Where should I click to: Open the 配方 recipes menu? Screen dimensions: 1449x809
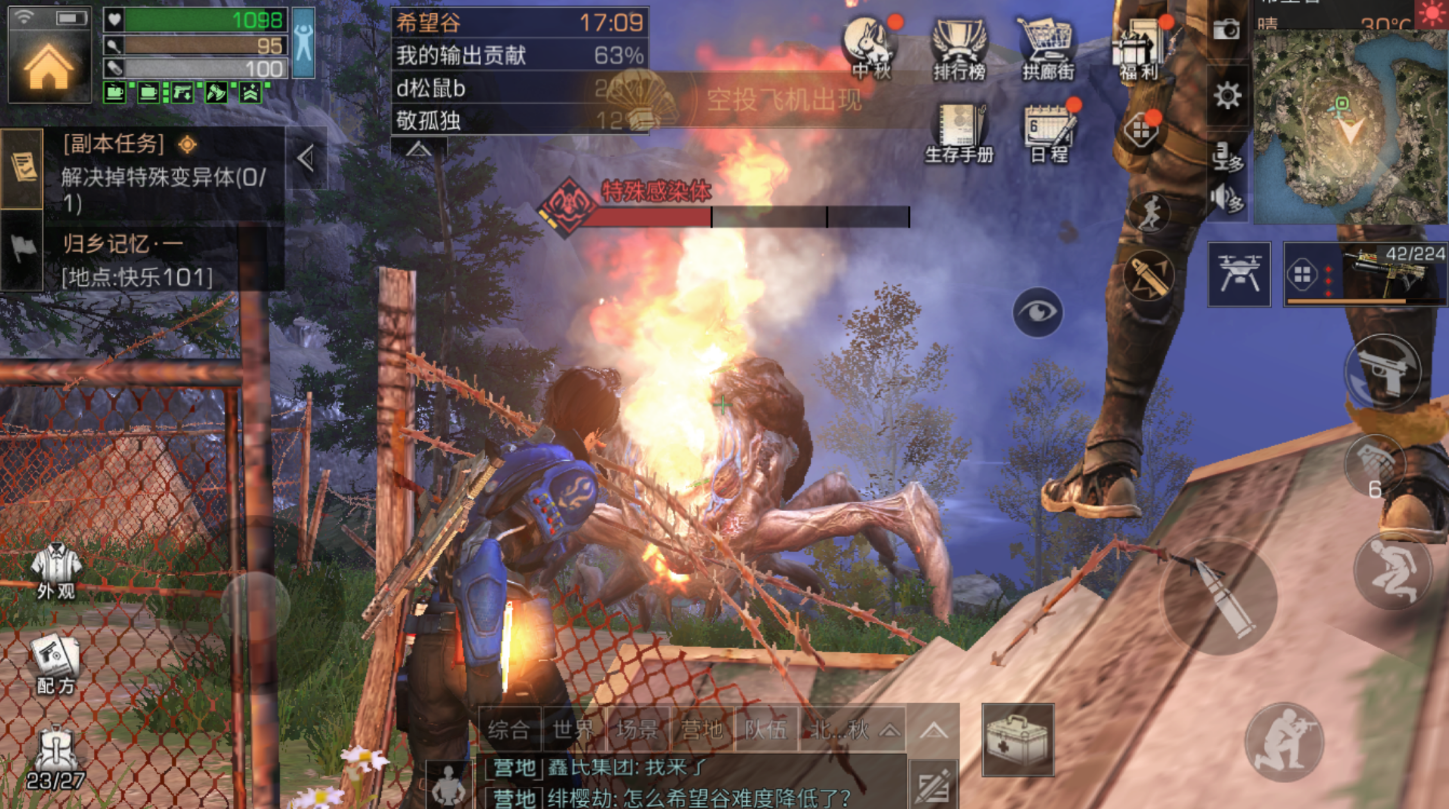coord(56,664)
